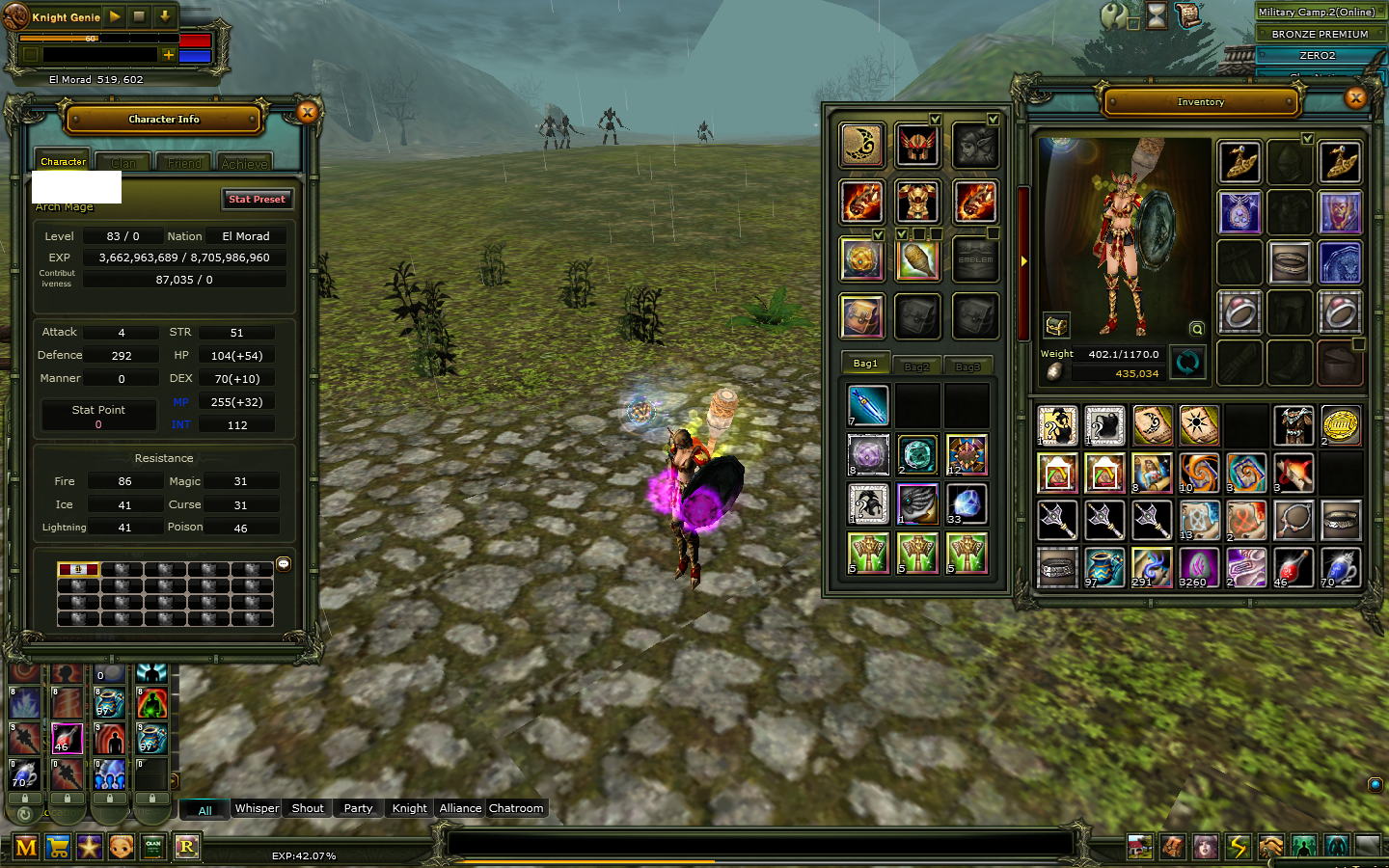Open the Chatroom tab

[516, 808]
